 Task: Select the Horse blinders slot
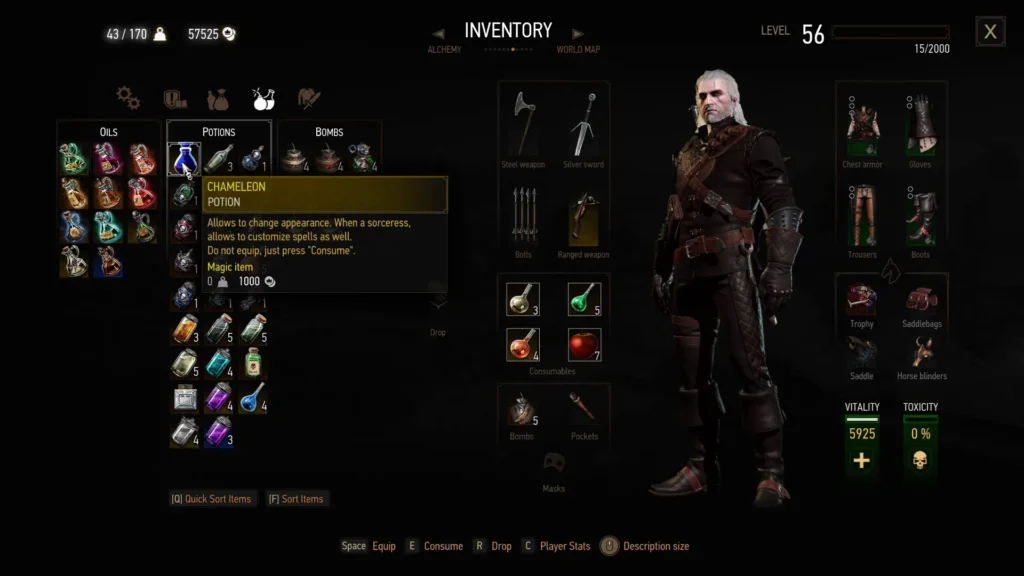tap(921, 352)
